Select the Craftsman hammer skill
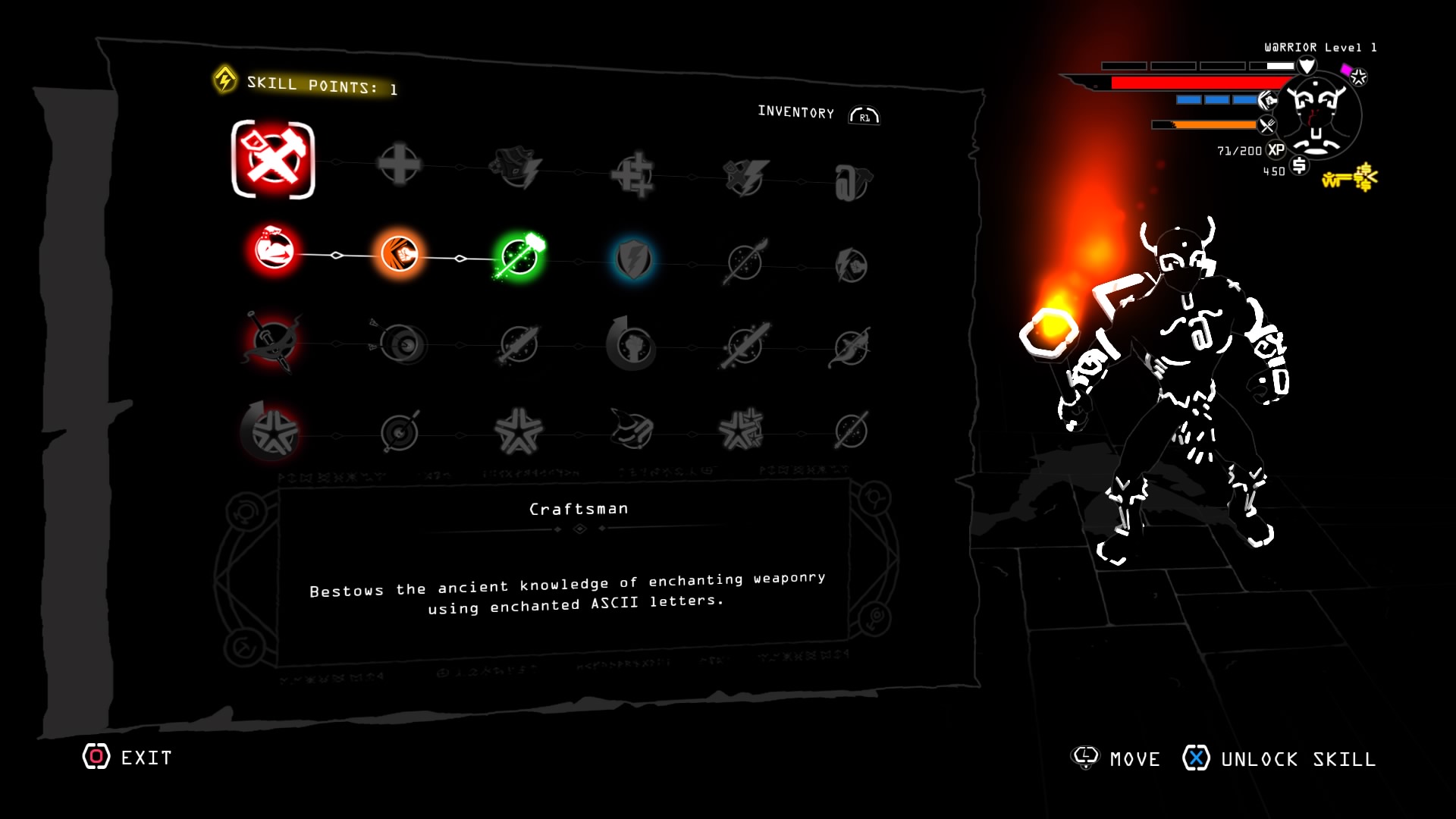Viewport: 1456px width, 819px height. pyautogui.click(x=273, y=160)
